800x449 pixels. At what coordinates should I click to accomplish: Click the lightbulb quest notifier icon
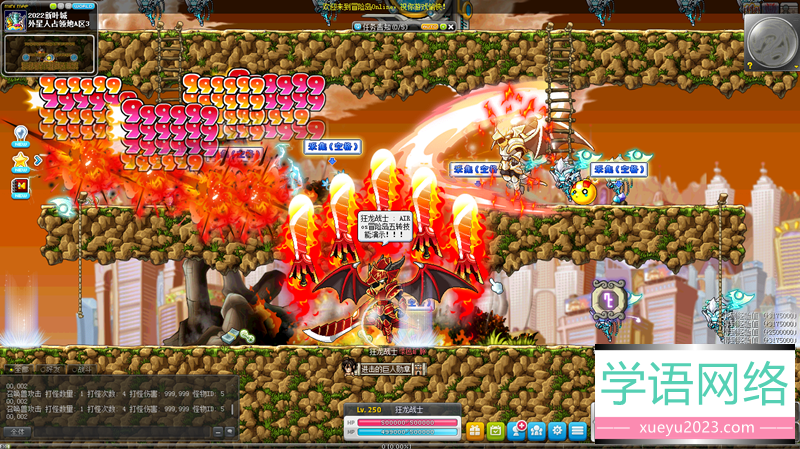19,133
